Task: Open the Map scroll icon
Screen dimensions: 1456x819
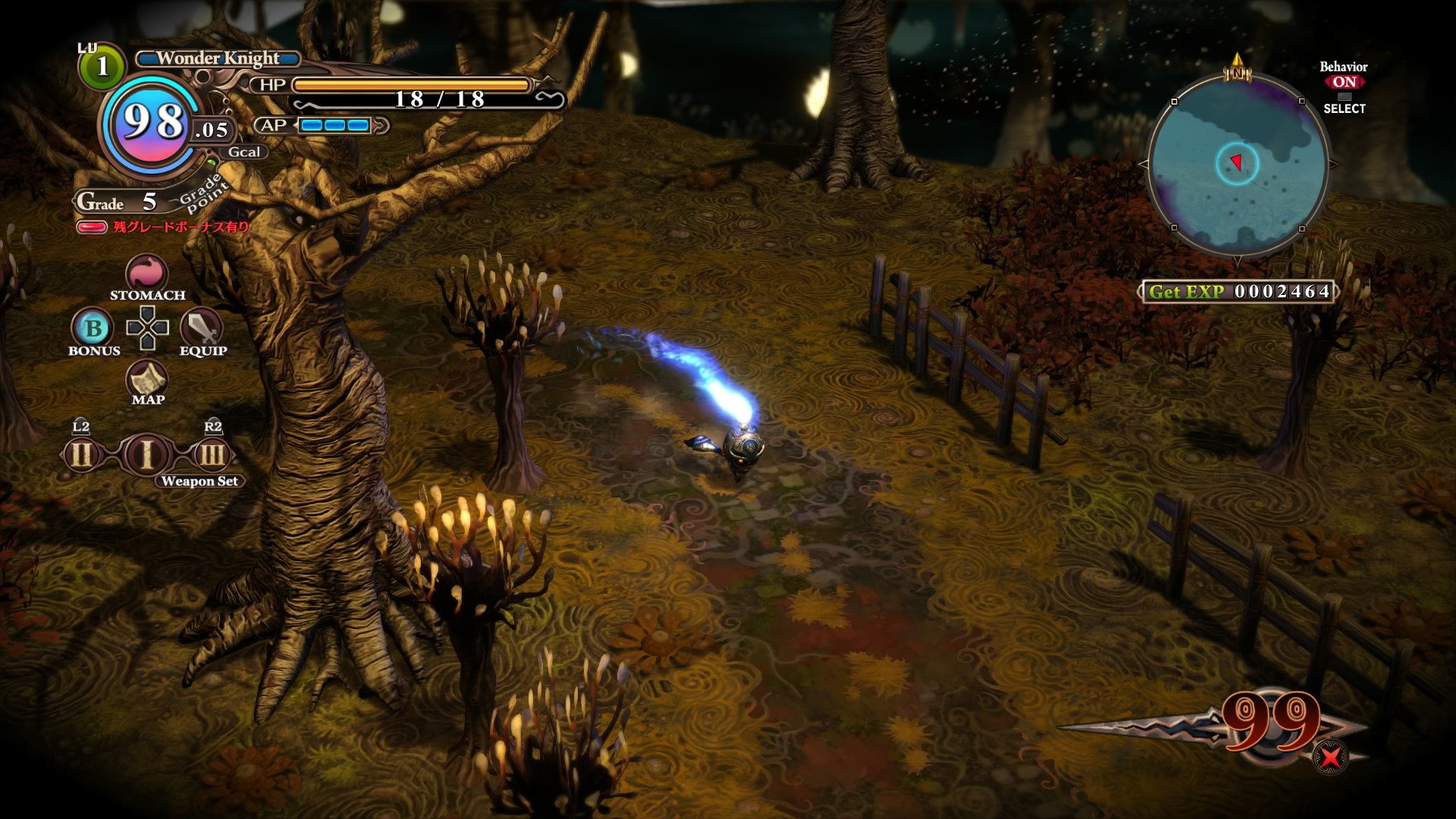Action: (147, 377)
